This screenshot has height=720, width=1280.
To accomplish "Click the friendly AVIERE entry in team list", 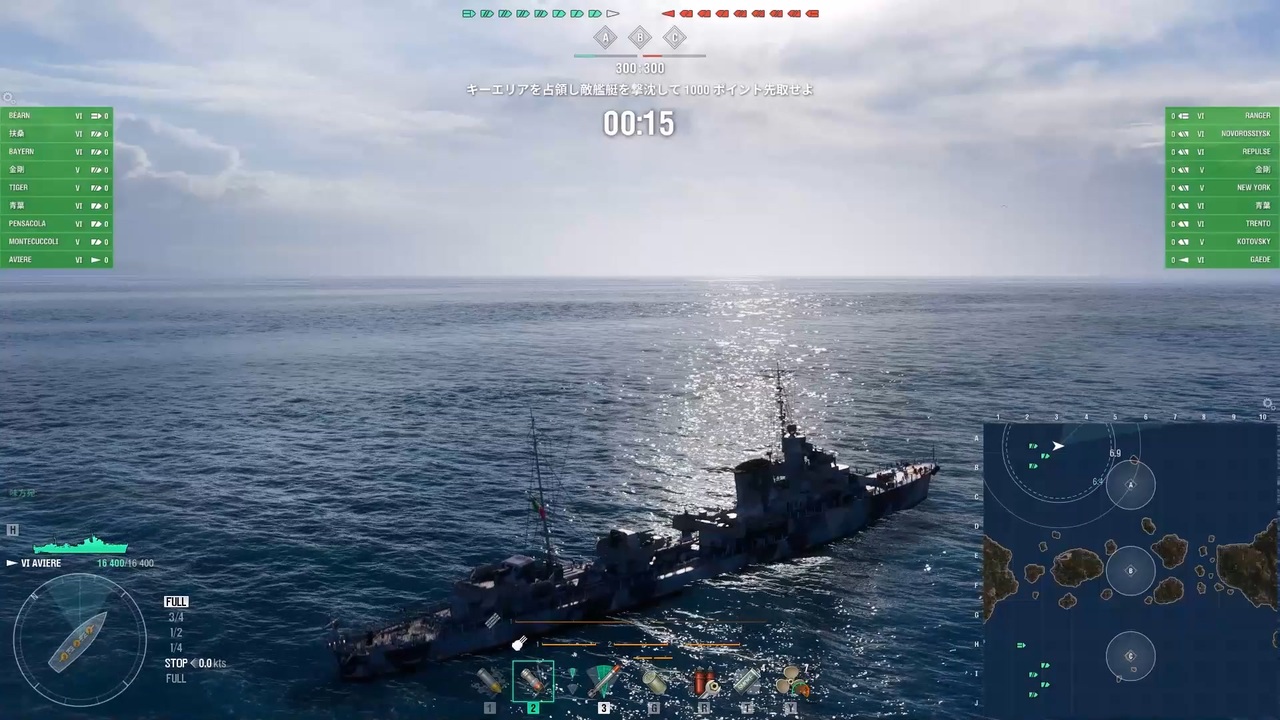I will 55,259.
